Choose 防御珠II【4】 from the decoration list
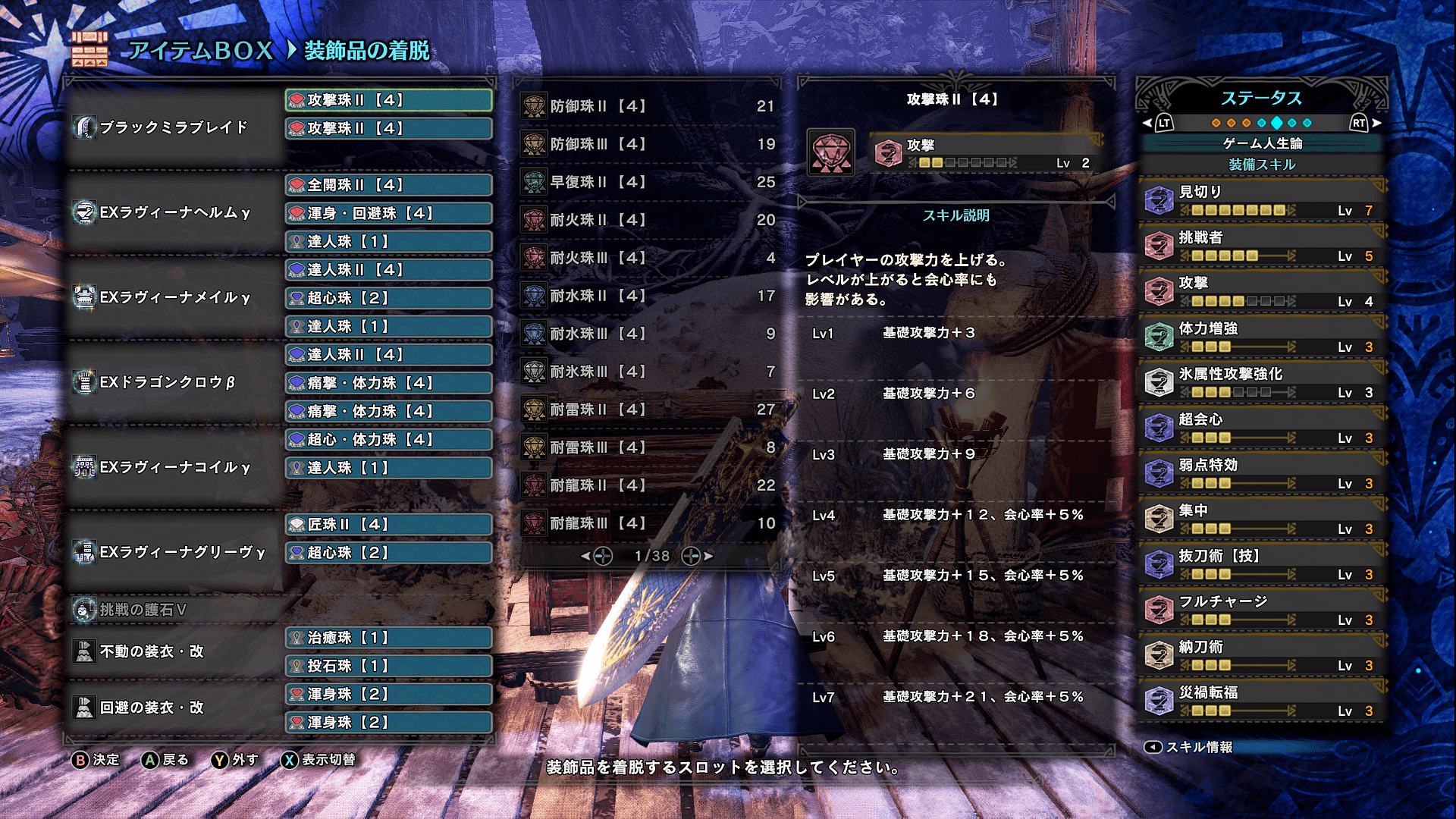This screenshot has width=1456, height=819. 648,106
